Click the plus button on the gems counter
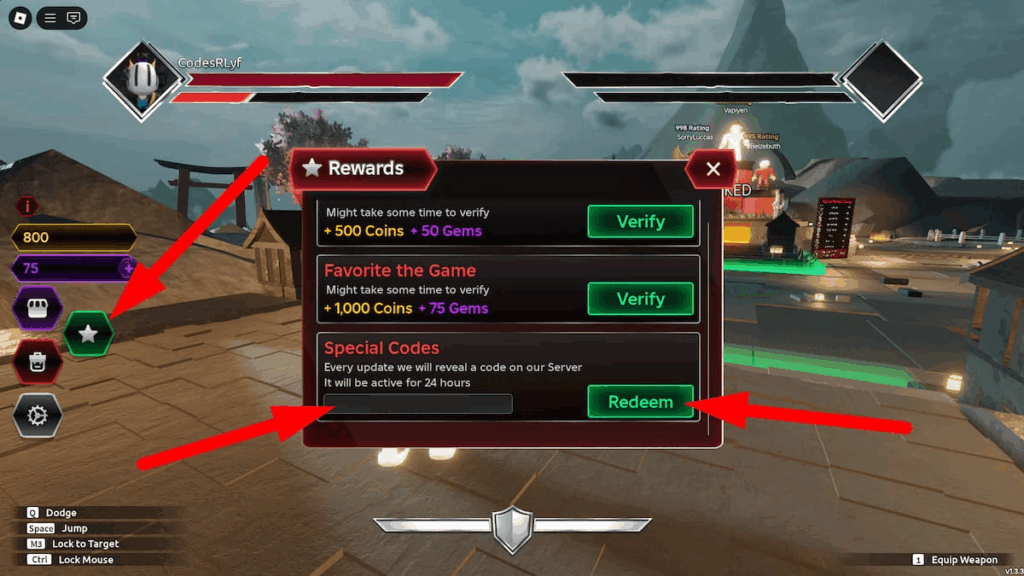This screenshot has height=576, width=1024. 128,268
